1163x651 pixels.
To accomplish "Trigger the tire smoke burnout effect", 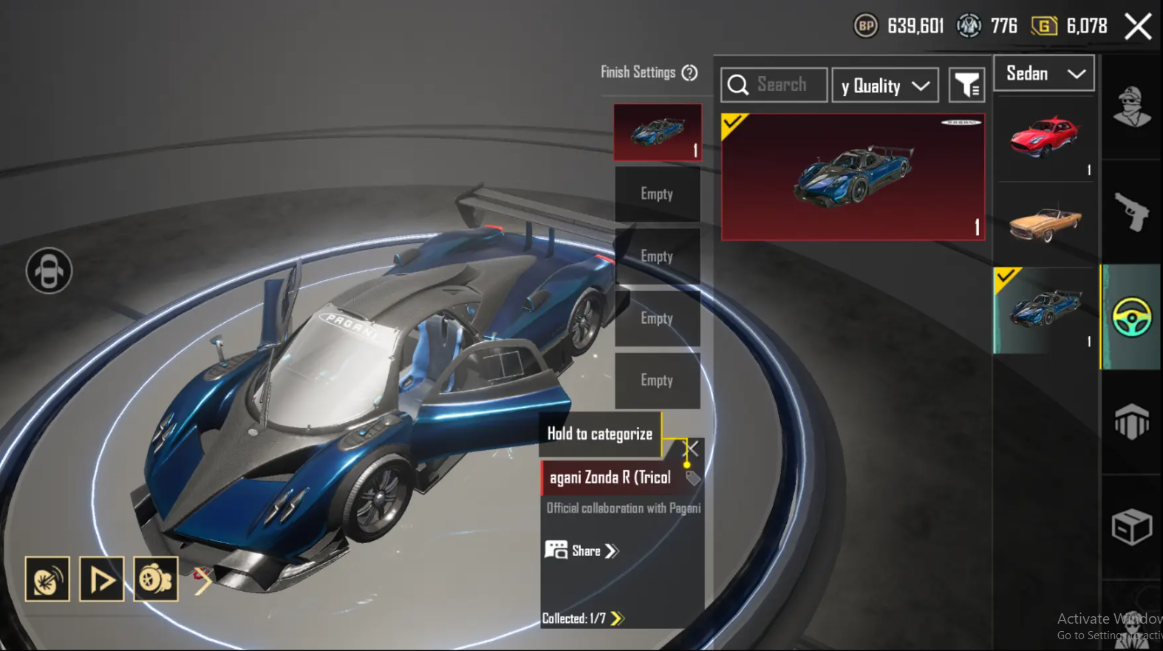I will click(x=156, y=579).
